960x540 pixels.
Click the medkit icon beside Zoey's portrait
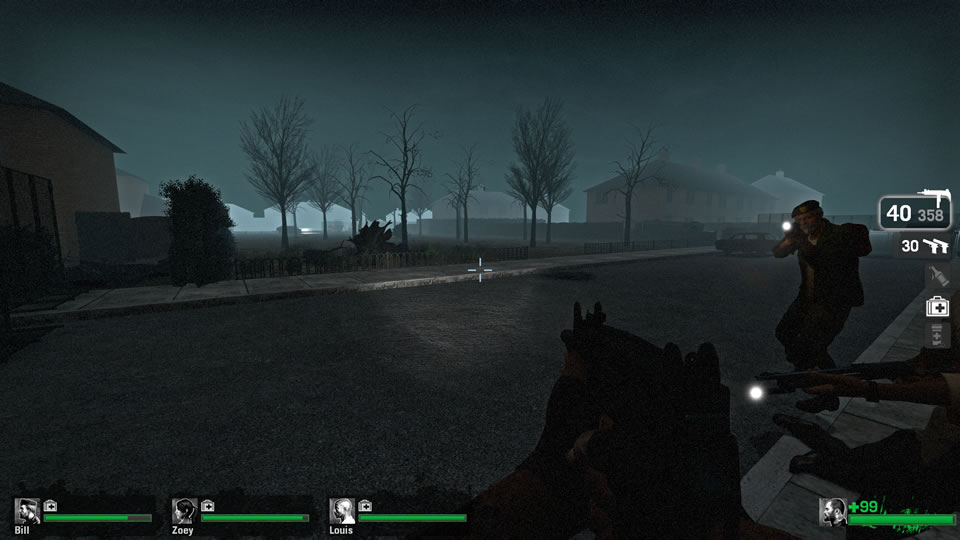pos(207,505)
